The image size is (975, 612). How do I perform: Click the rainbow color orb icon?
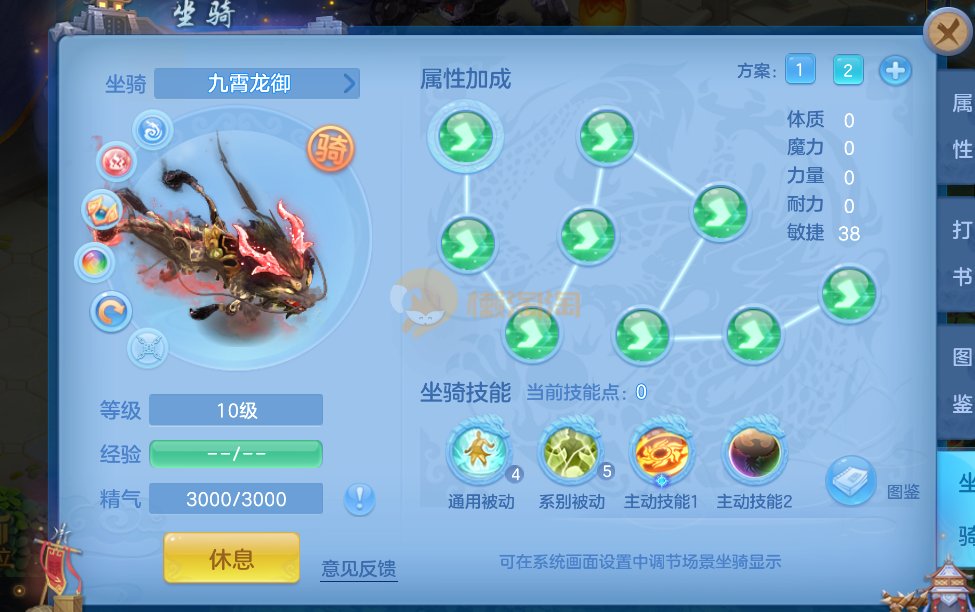[x=96, y=263]
